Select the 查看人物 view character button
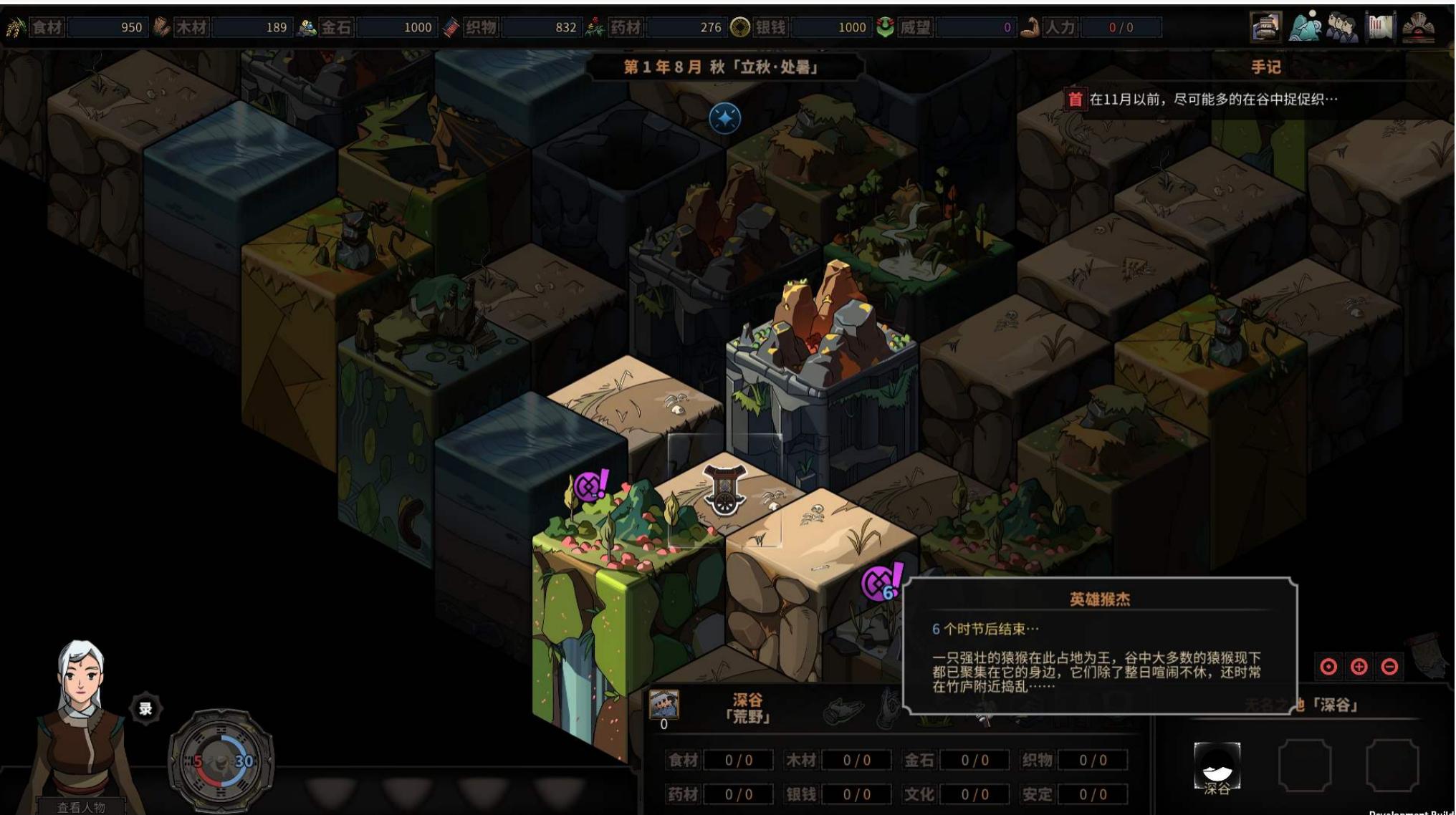The image size is (1456, 815). (81, 807)
